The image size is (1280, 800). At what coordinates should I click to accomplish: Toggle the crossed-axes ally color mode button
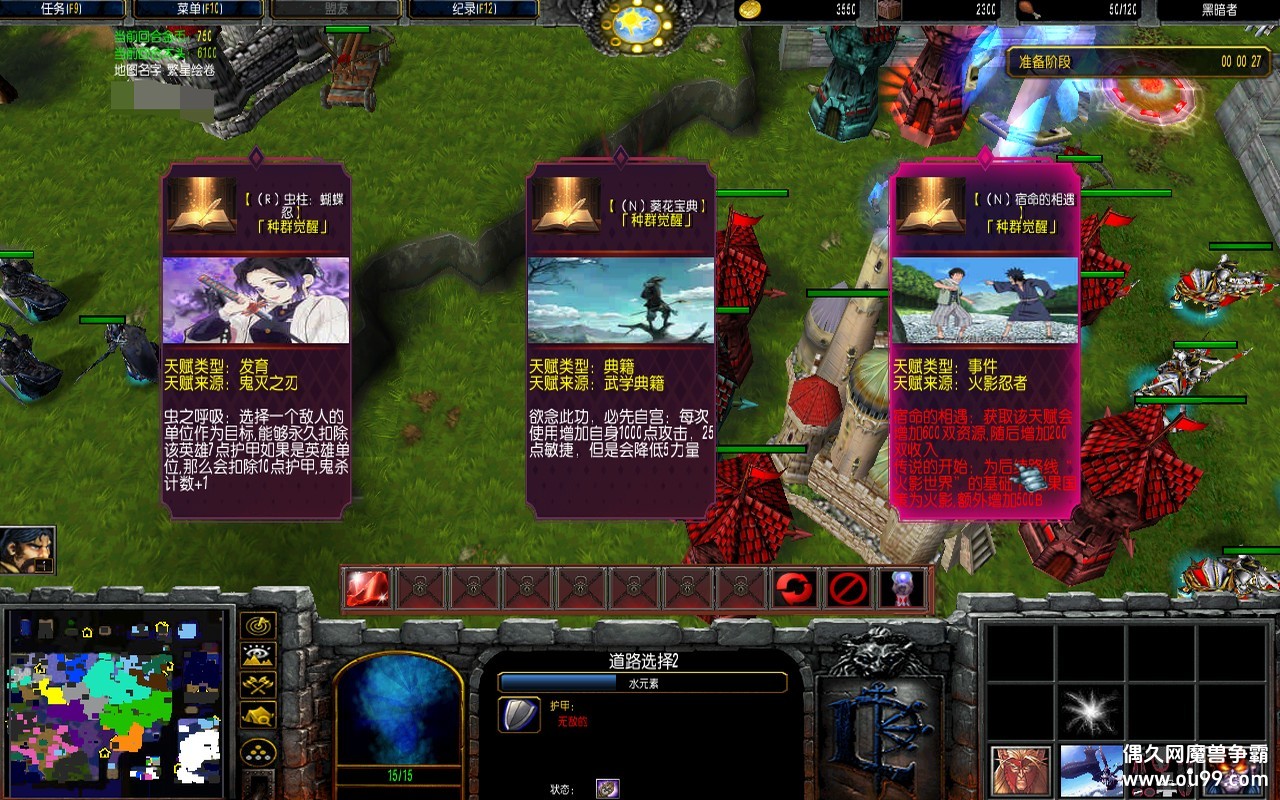point(259,686)
